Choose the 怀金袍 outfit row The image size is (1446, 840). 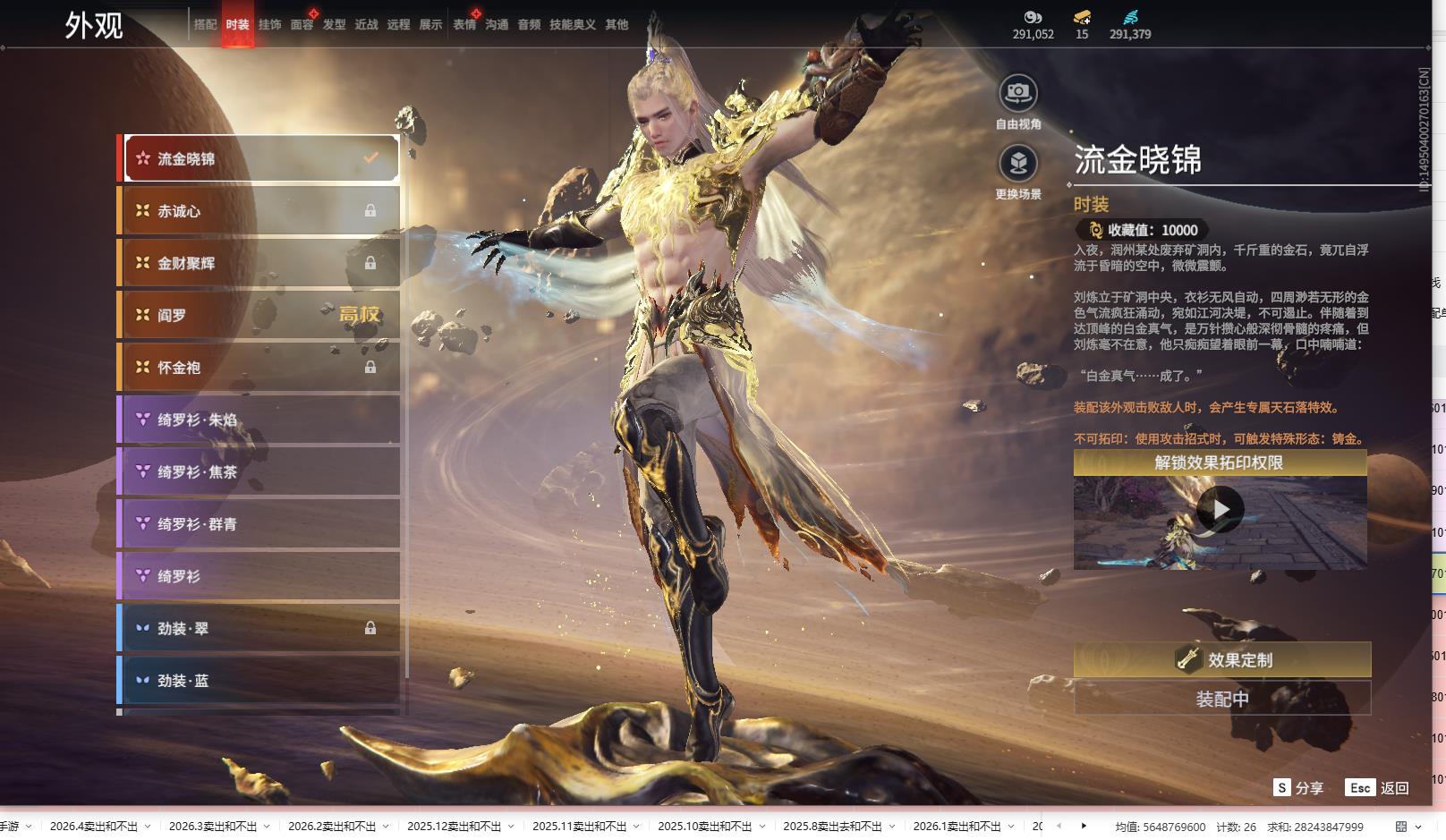pos(259,368)
